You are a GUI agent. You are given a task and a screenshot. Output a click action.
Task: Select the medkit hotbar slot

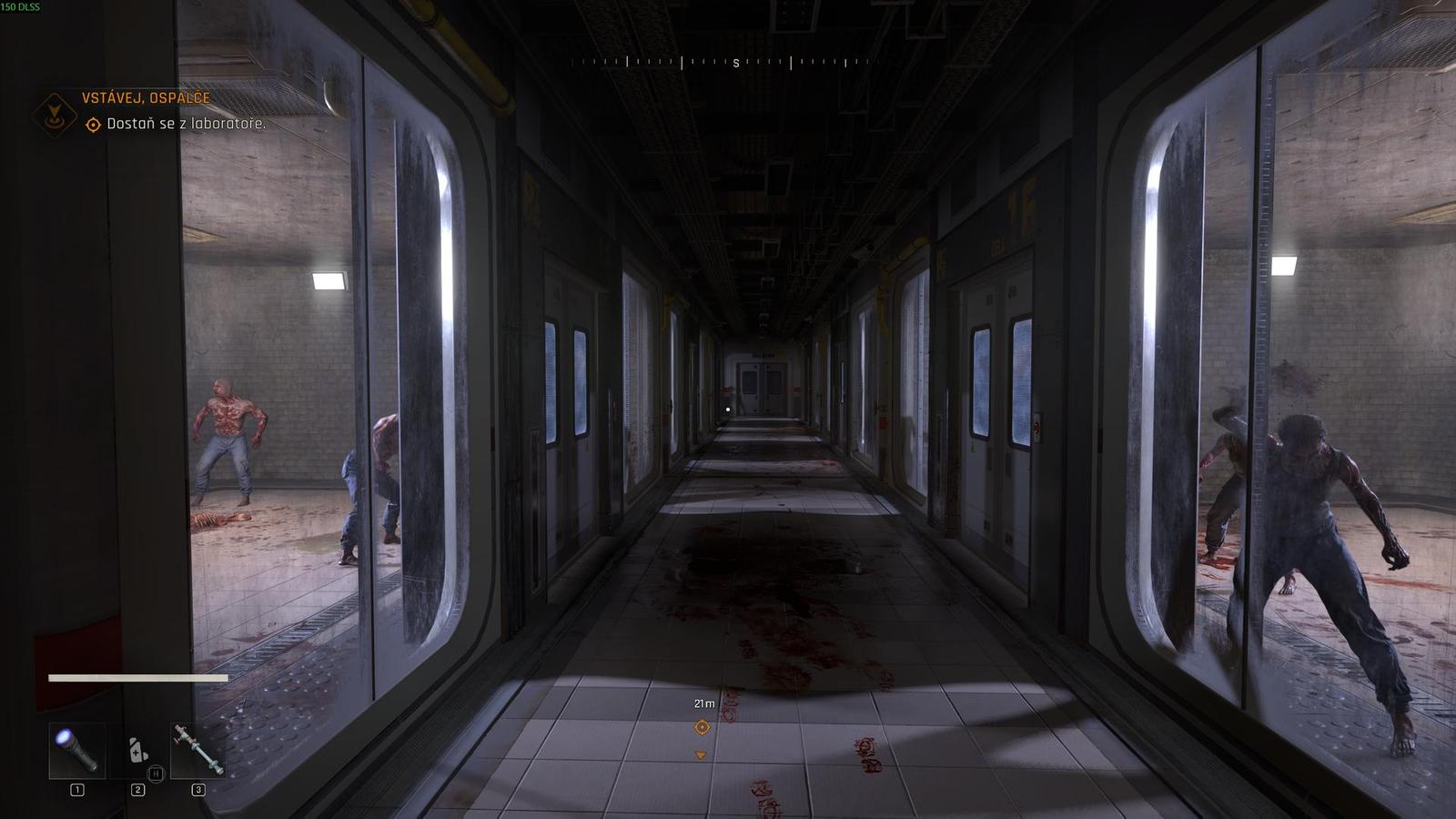137,751
